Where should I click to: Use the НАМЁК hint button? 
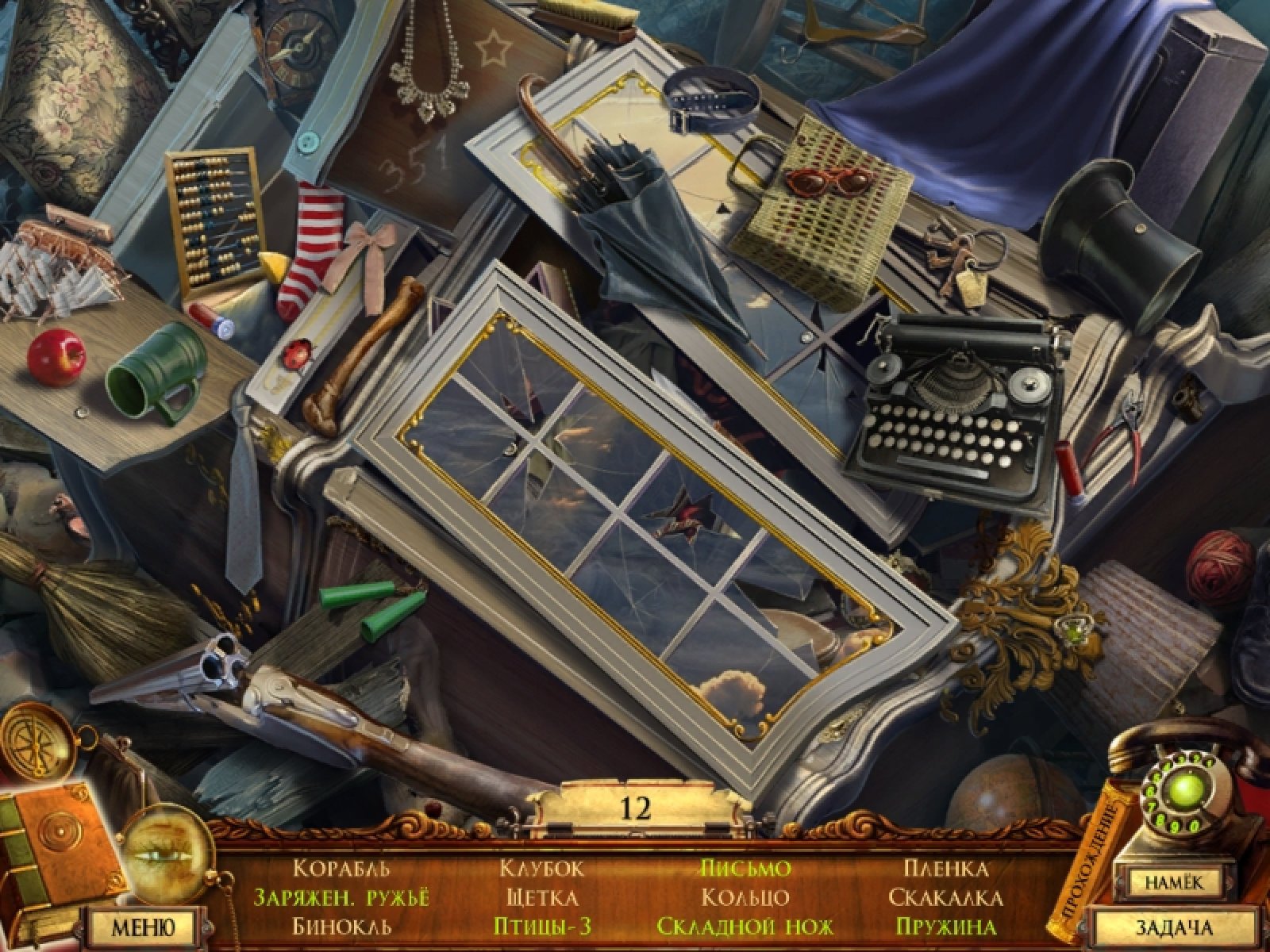pyautogui.click(x=1173, y=882)
